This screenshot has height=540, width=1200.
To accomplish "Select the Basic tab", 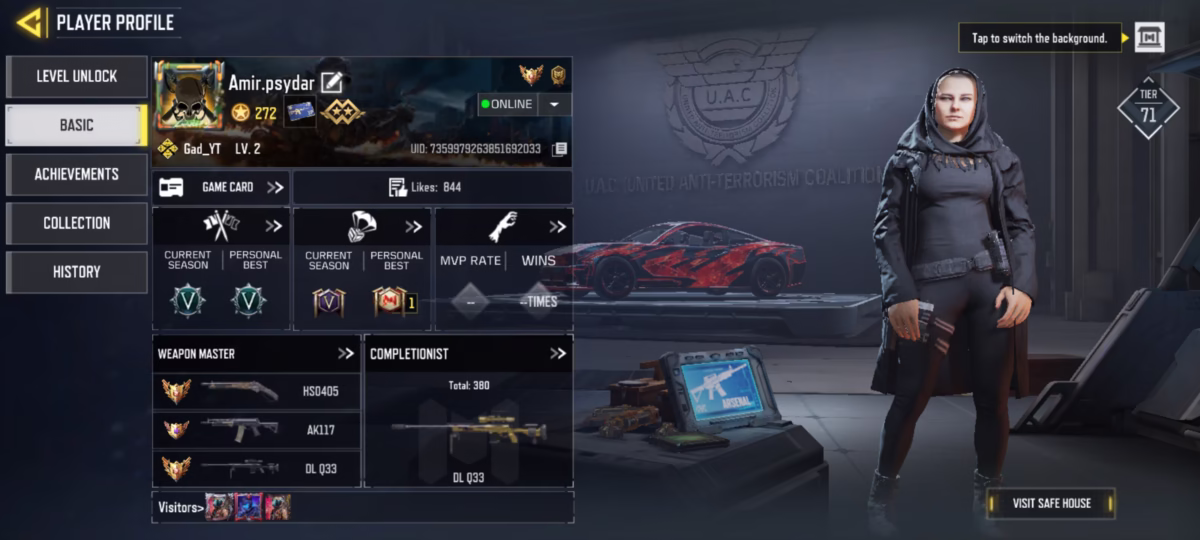I will tap(77, 125).
